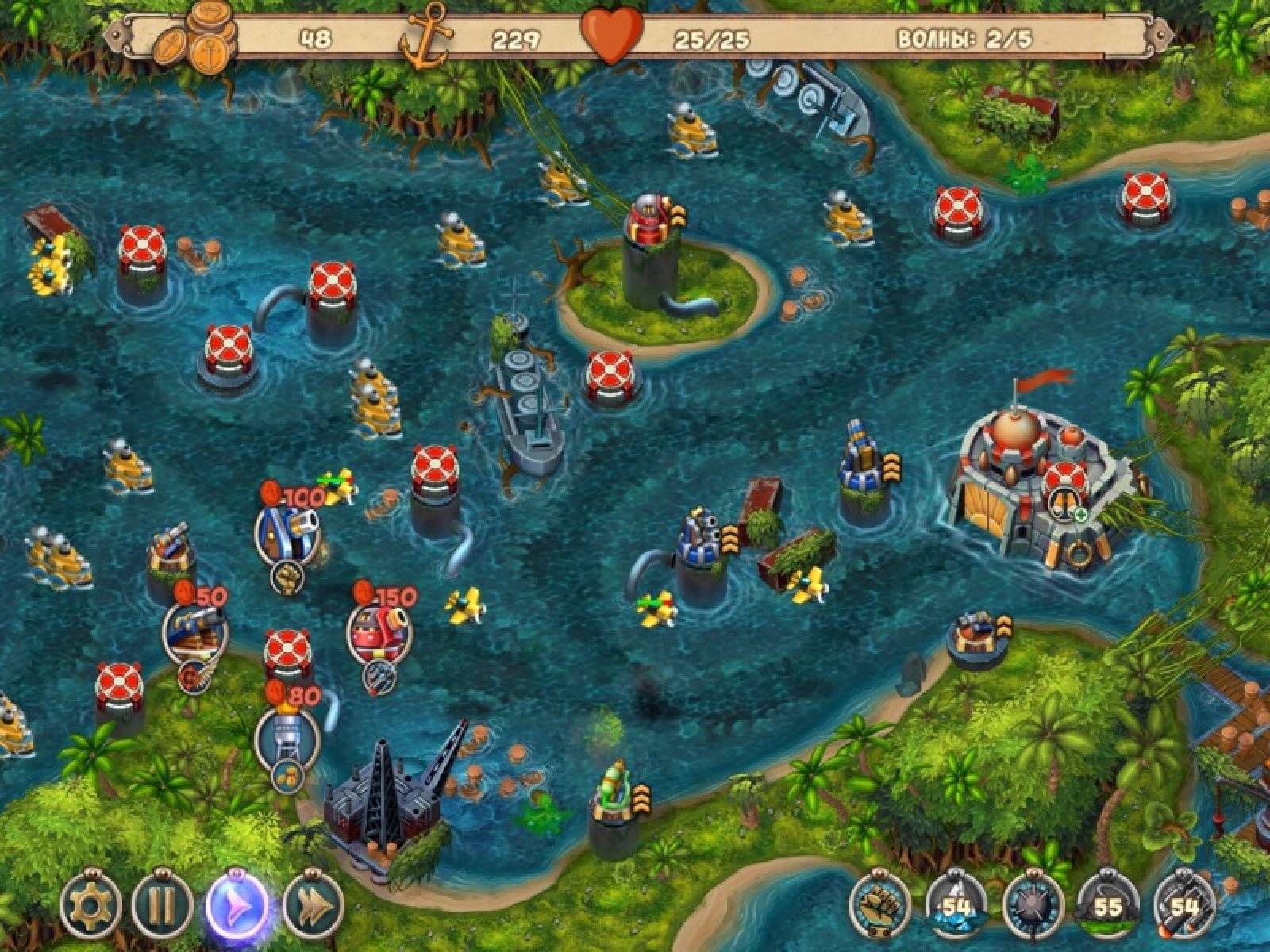Viewport: 1270px width, 952px height.
Task: Open the gear settings menu
Action: coord(91,904)
